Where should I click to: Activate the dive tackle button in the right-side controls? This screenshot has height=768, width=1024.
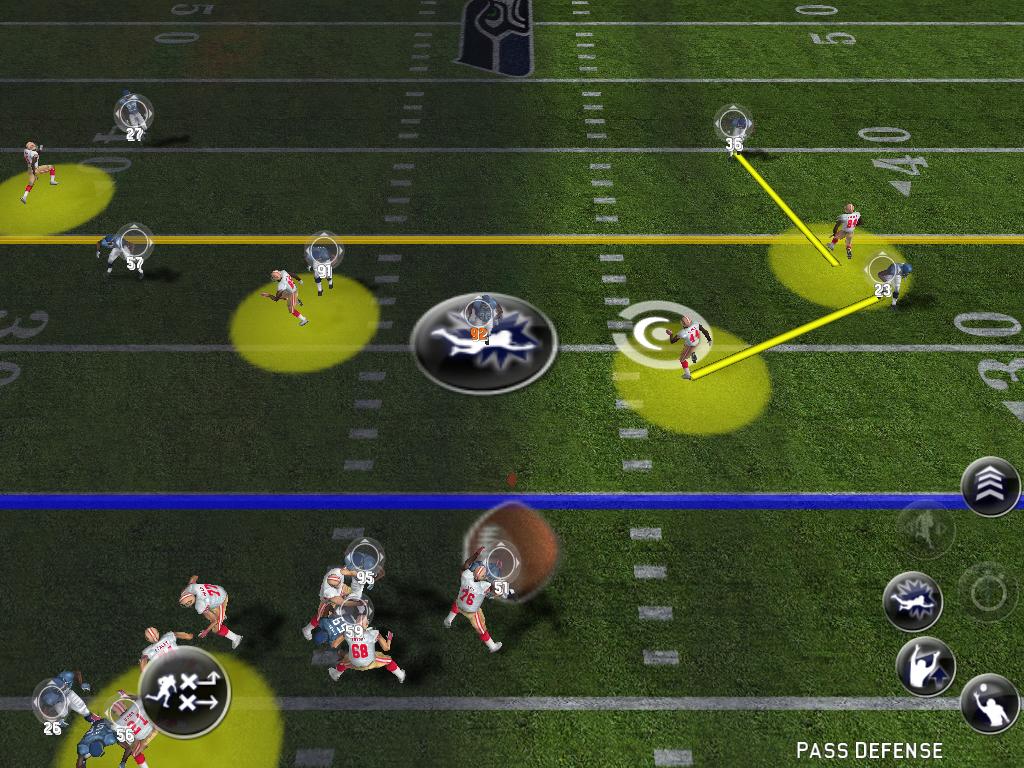[x=913, y=601]
